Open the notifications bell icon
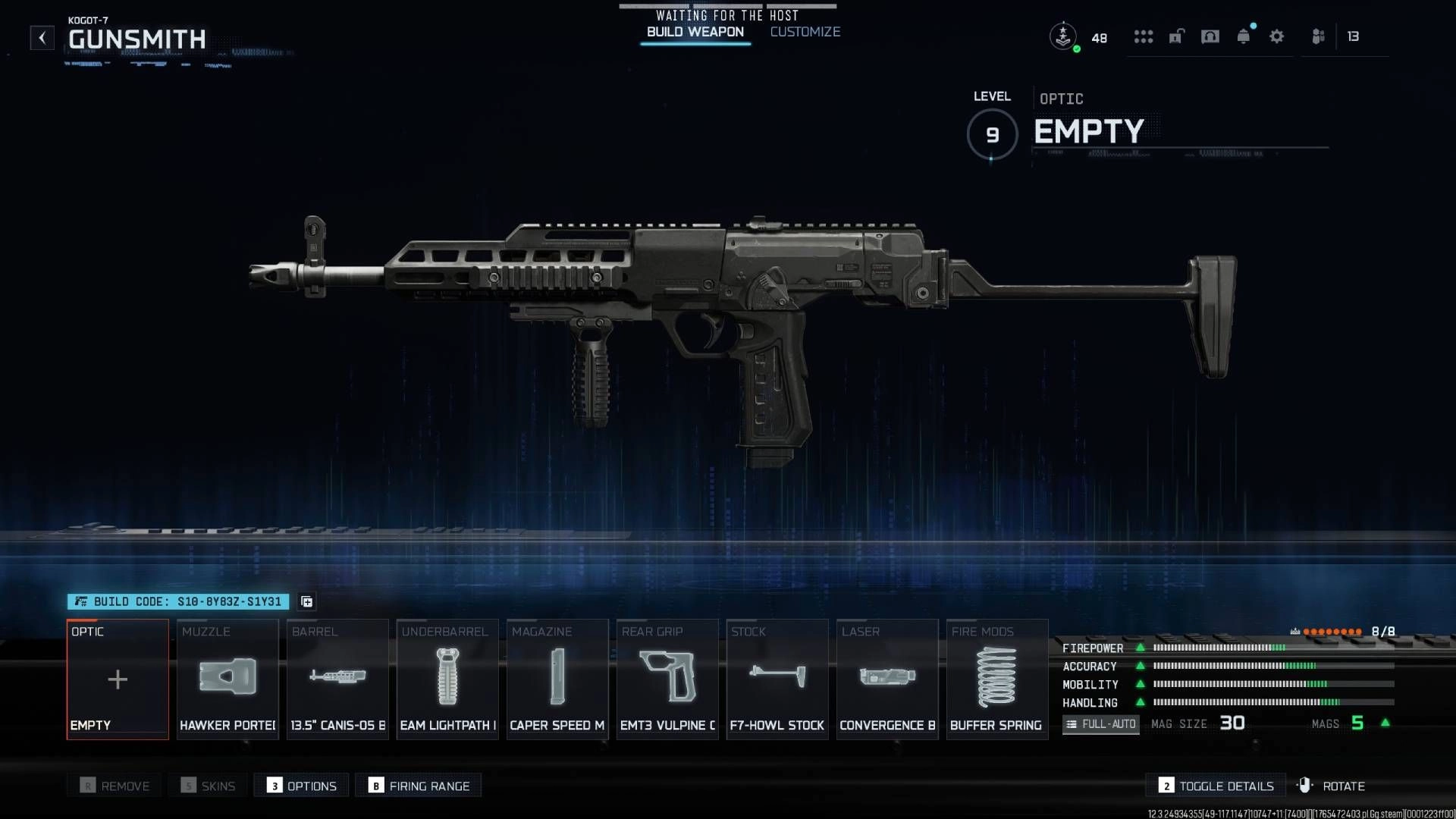The height and width of the screenshot is (819, 1456). 1243,36
